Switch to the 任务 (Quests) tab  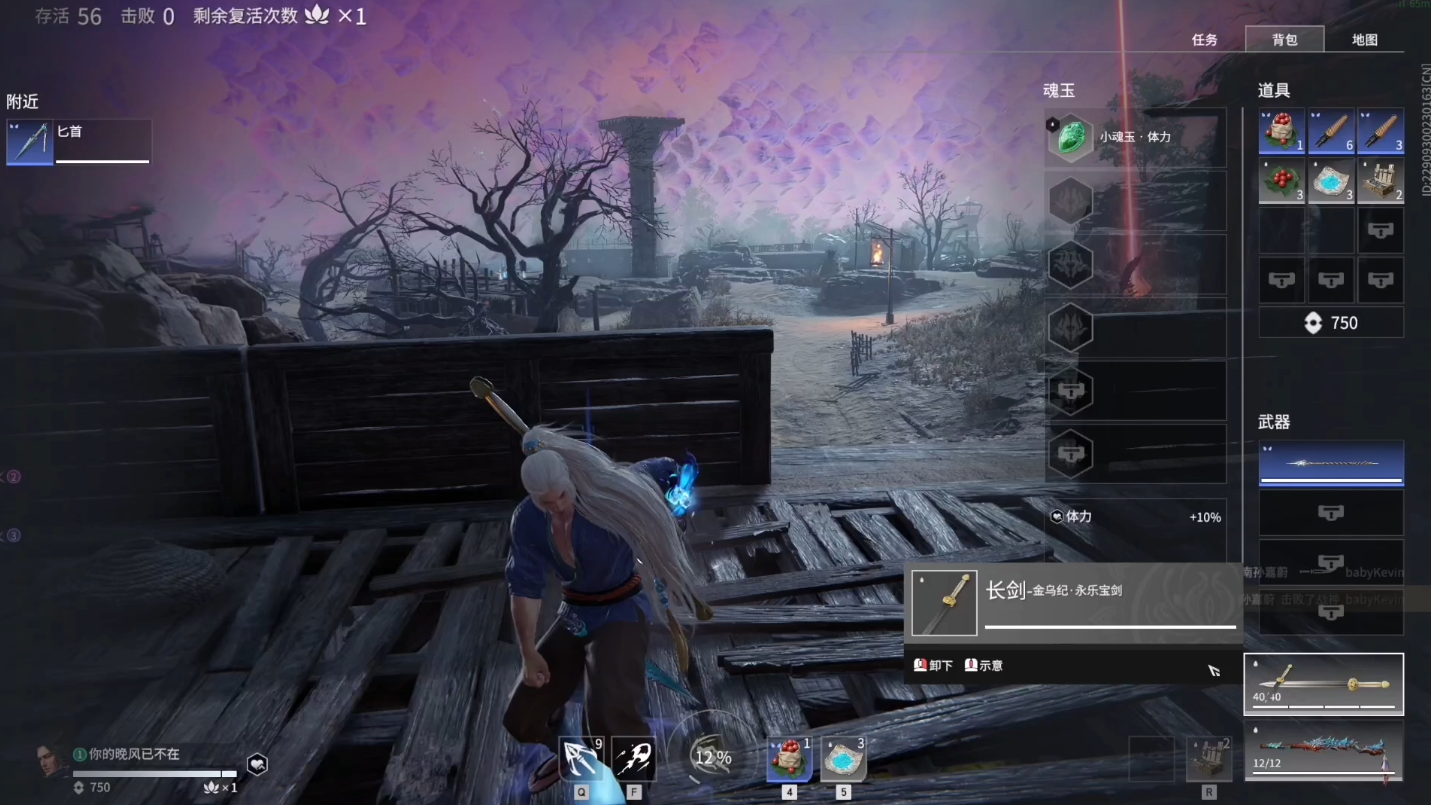coord(1204,40)
